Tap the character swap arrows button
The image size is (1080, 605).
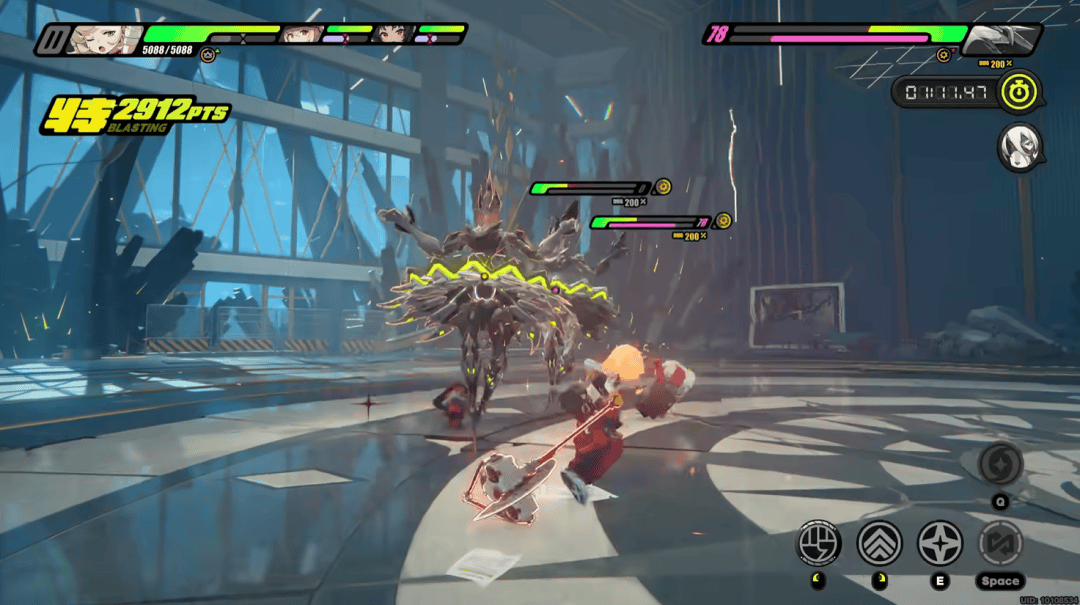(x=1000, y=543)
